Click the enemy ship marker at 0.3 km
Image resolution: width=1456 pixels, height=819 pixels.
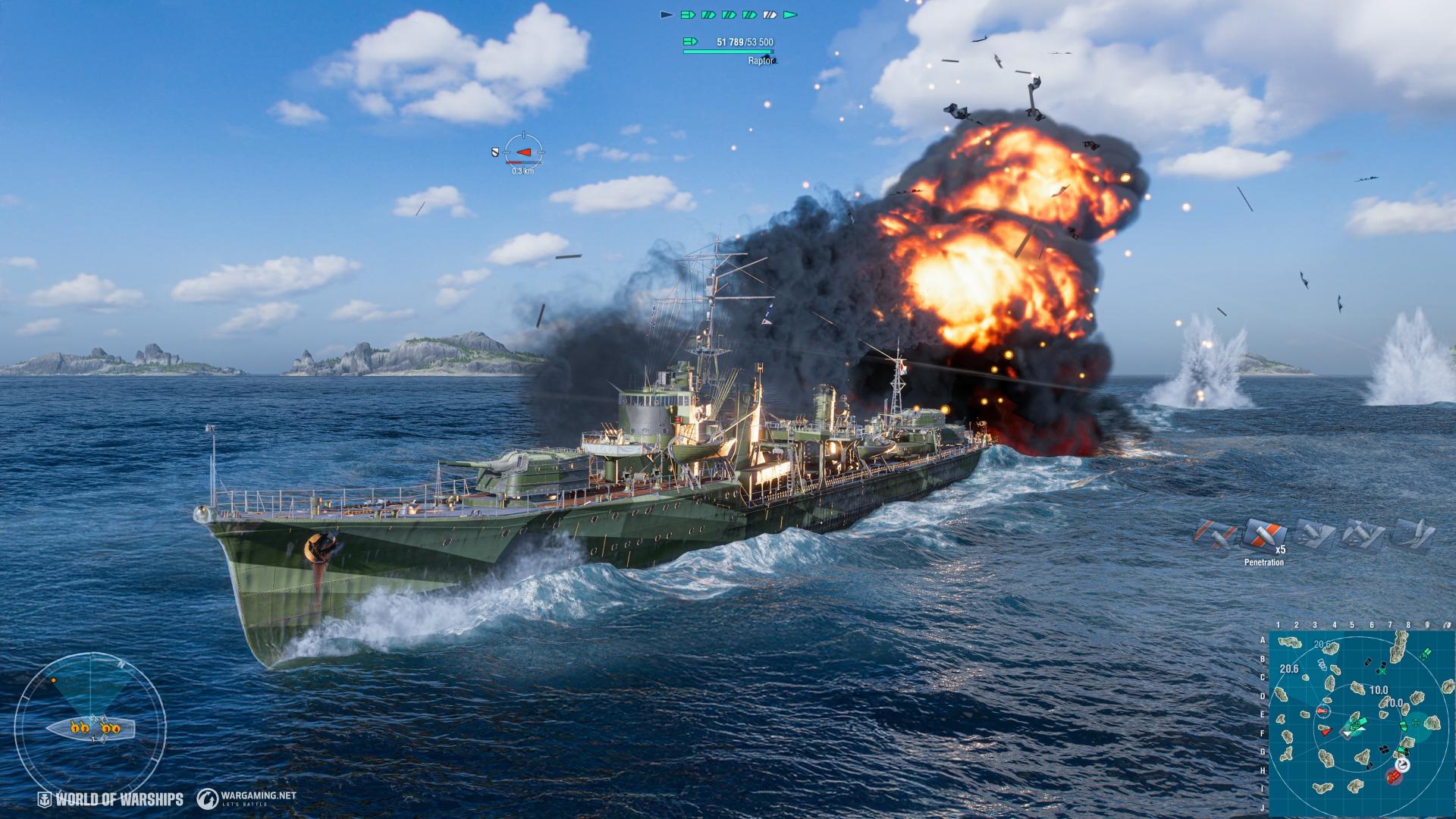(523, 152)
